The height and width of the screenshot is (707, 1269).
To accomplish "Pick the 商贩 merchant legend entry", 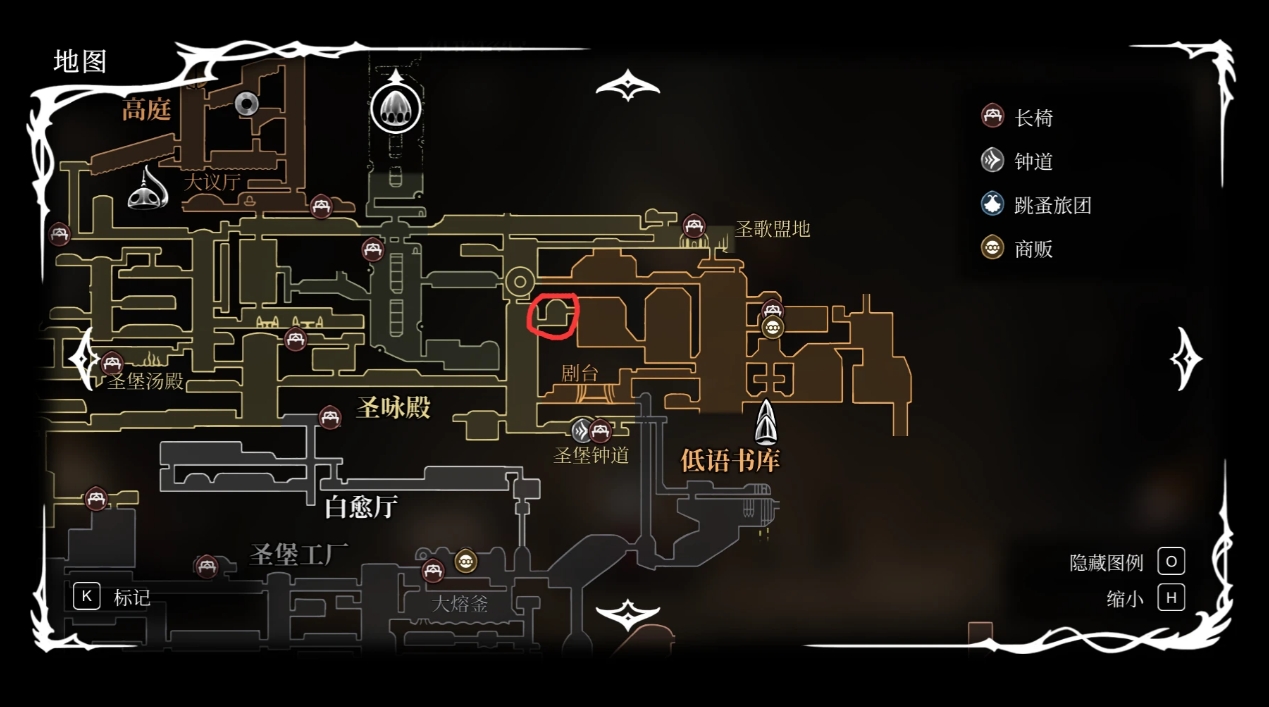I will 1018,249.
